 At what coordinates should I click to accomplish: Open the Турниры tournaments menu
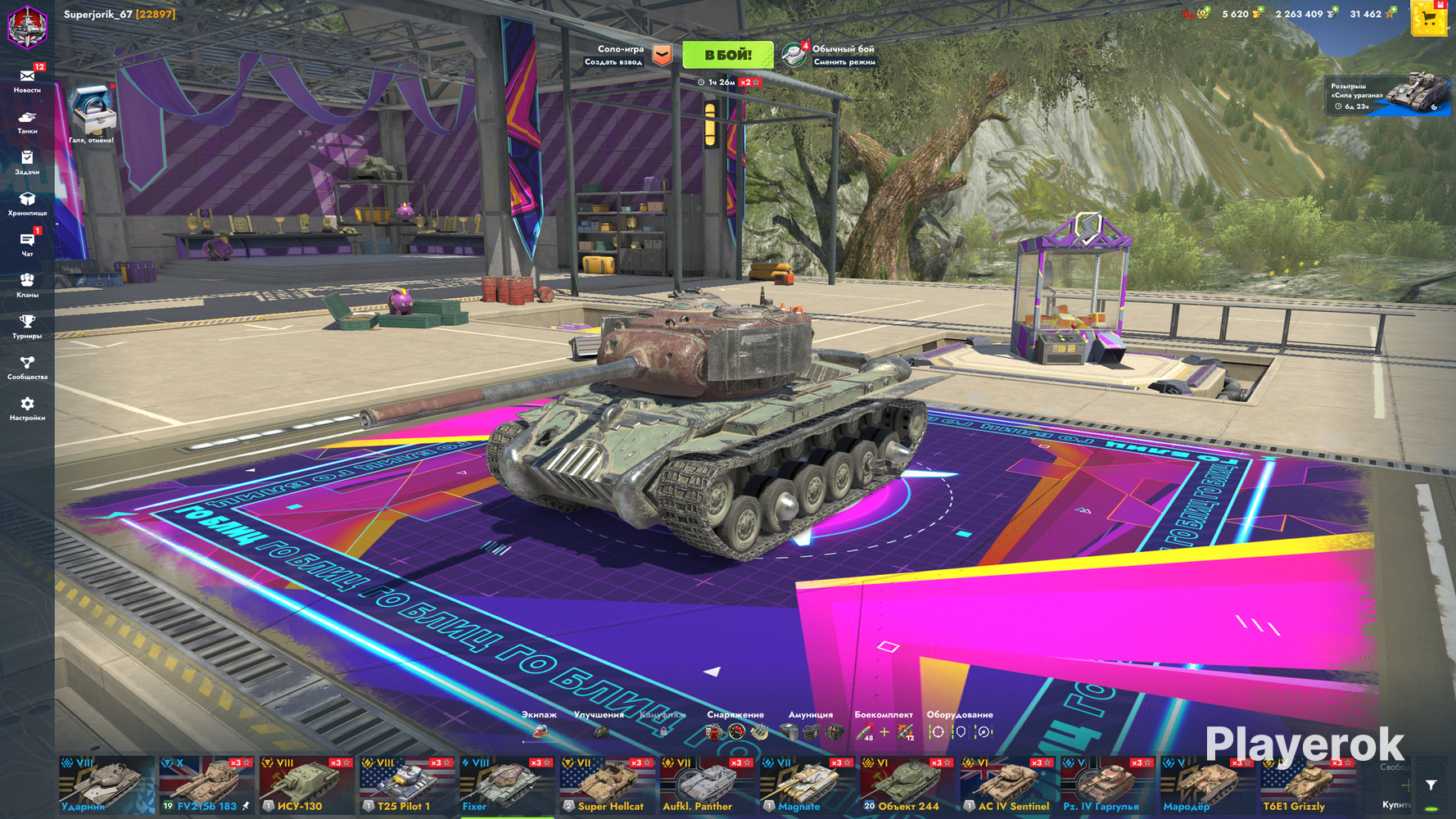[27, 325]
